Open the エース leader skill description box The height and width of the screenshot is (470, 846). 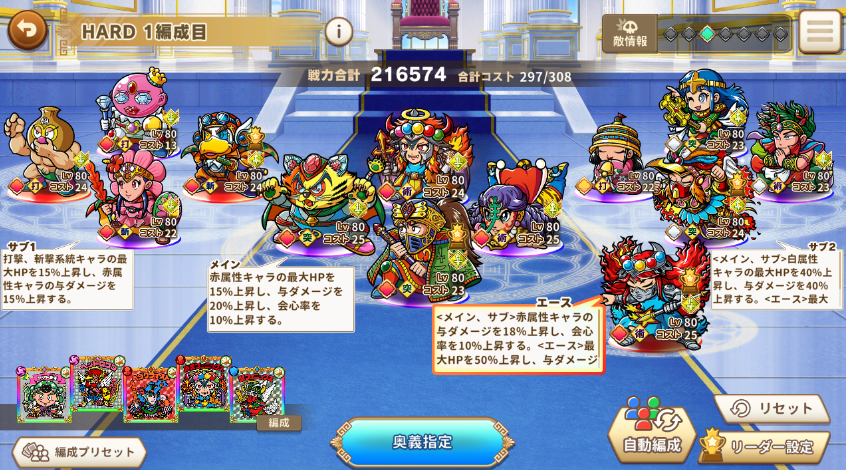tap(517, 338)
